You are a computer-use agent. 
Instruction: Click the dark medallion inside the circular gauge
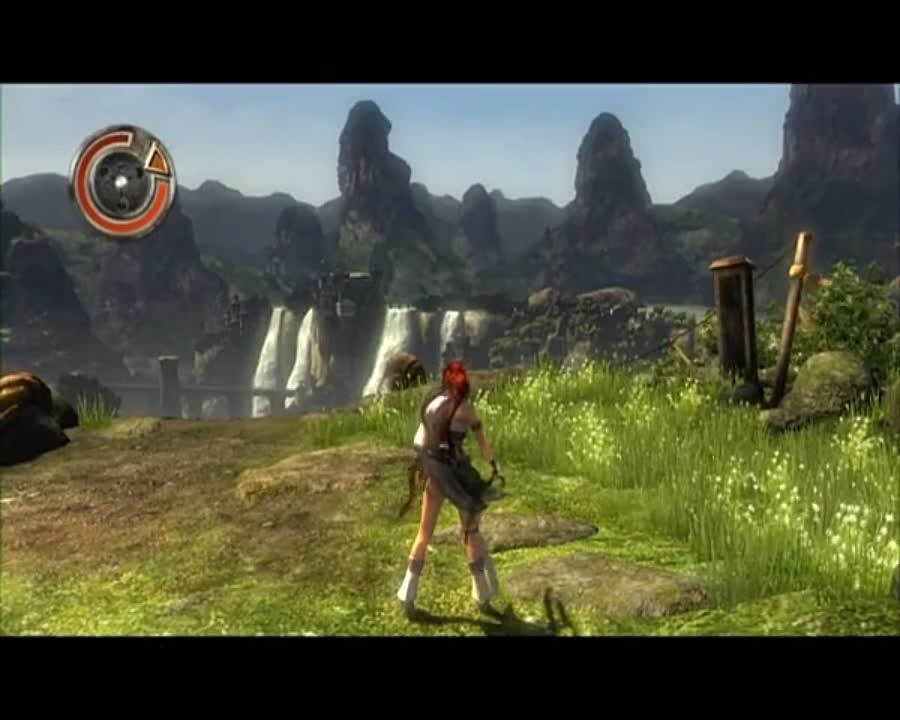pos(121,182)
